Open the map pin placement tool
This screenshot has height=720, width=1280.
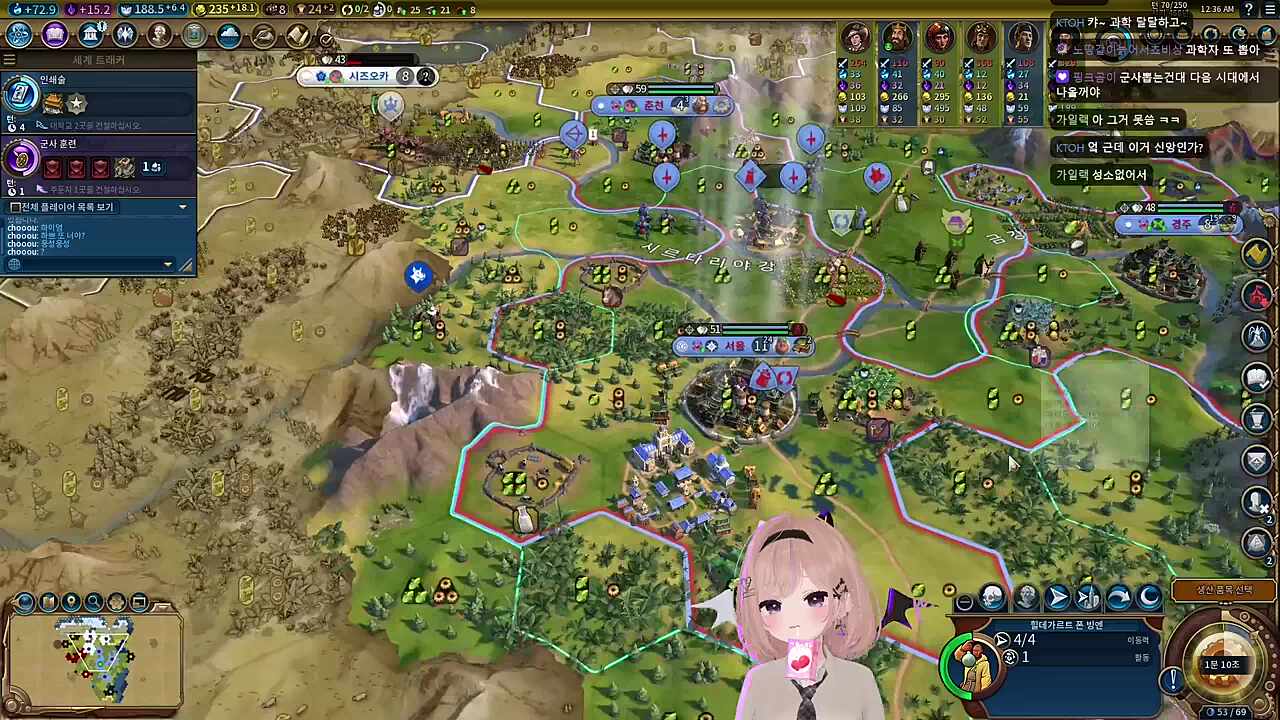click(71, 602)
